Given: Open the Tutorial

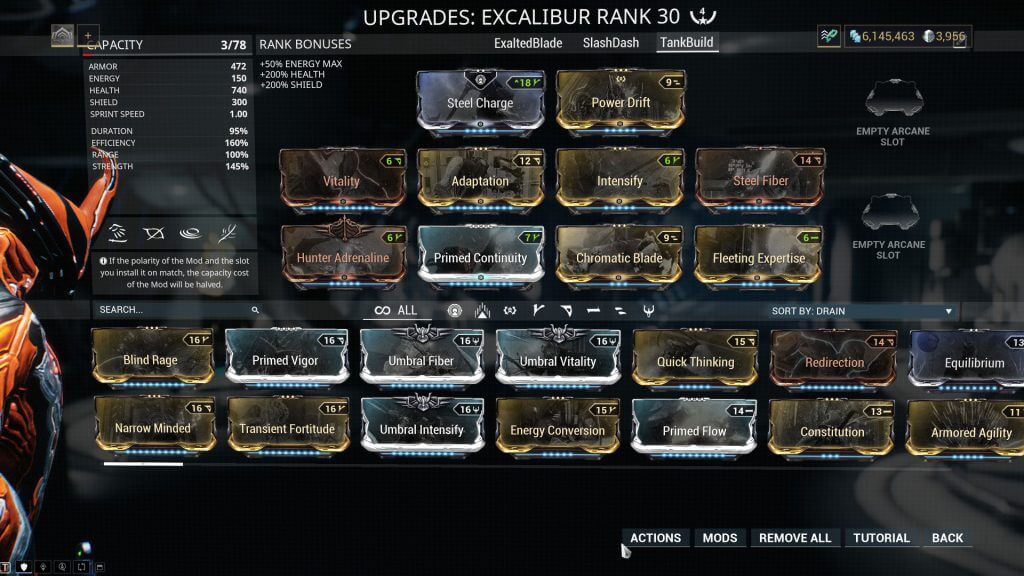Looking at the screenshot, I should [x=881, y=538].
